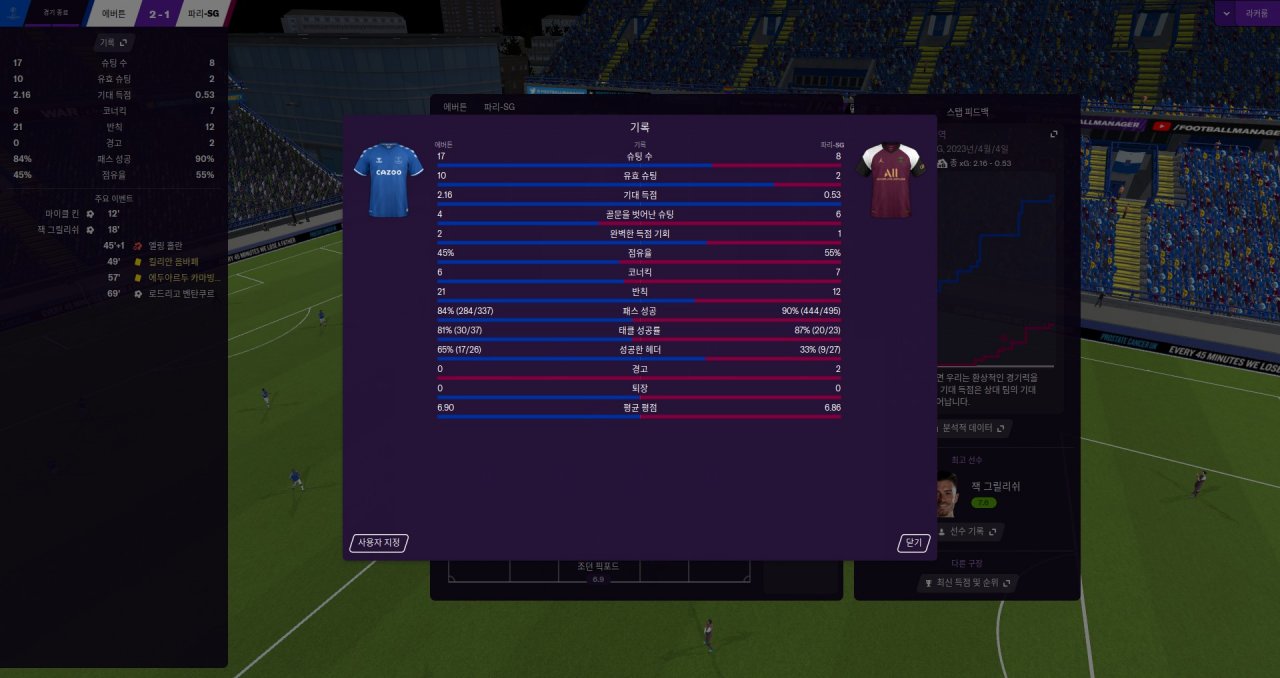Viewport: 1280px width, 678px height.
Task: Switch to the 에버튼 team tab
Action: (x=455, y=106)
